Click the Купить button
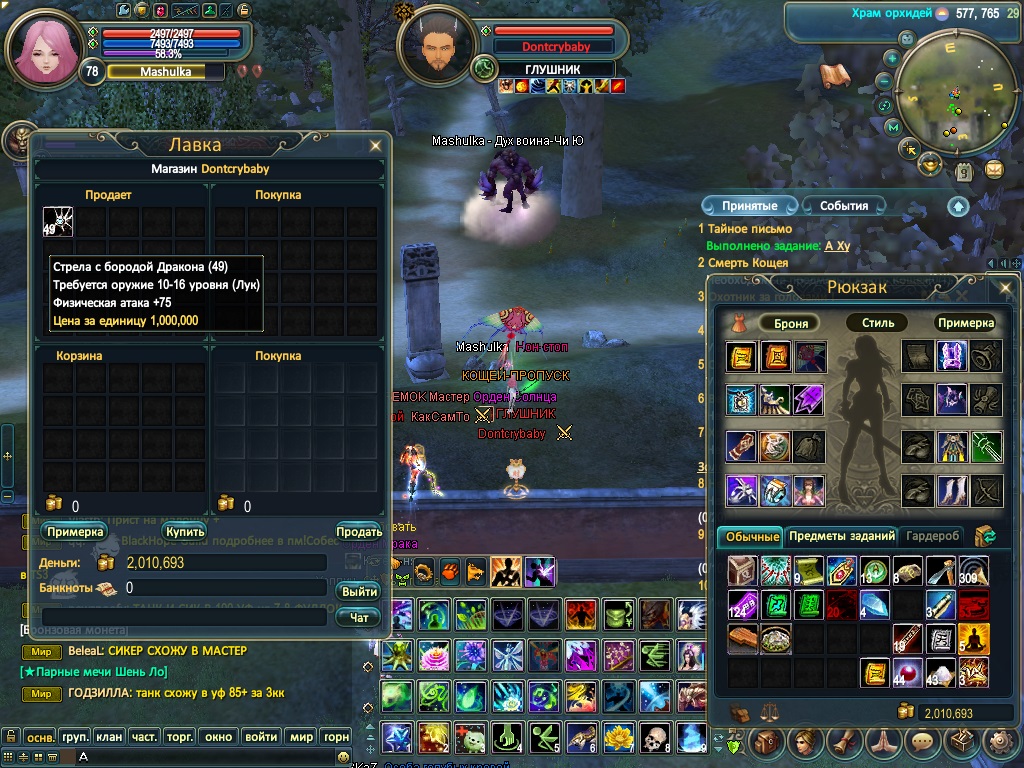Viewport: 1024px width, 768px height. click(185, 532)
